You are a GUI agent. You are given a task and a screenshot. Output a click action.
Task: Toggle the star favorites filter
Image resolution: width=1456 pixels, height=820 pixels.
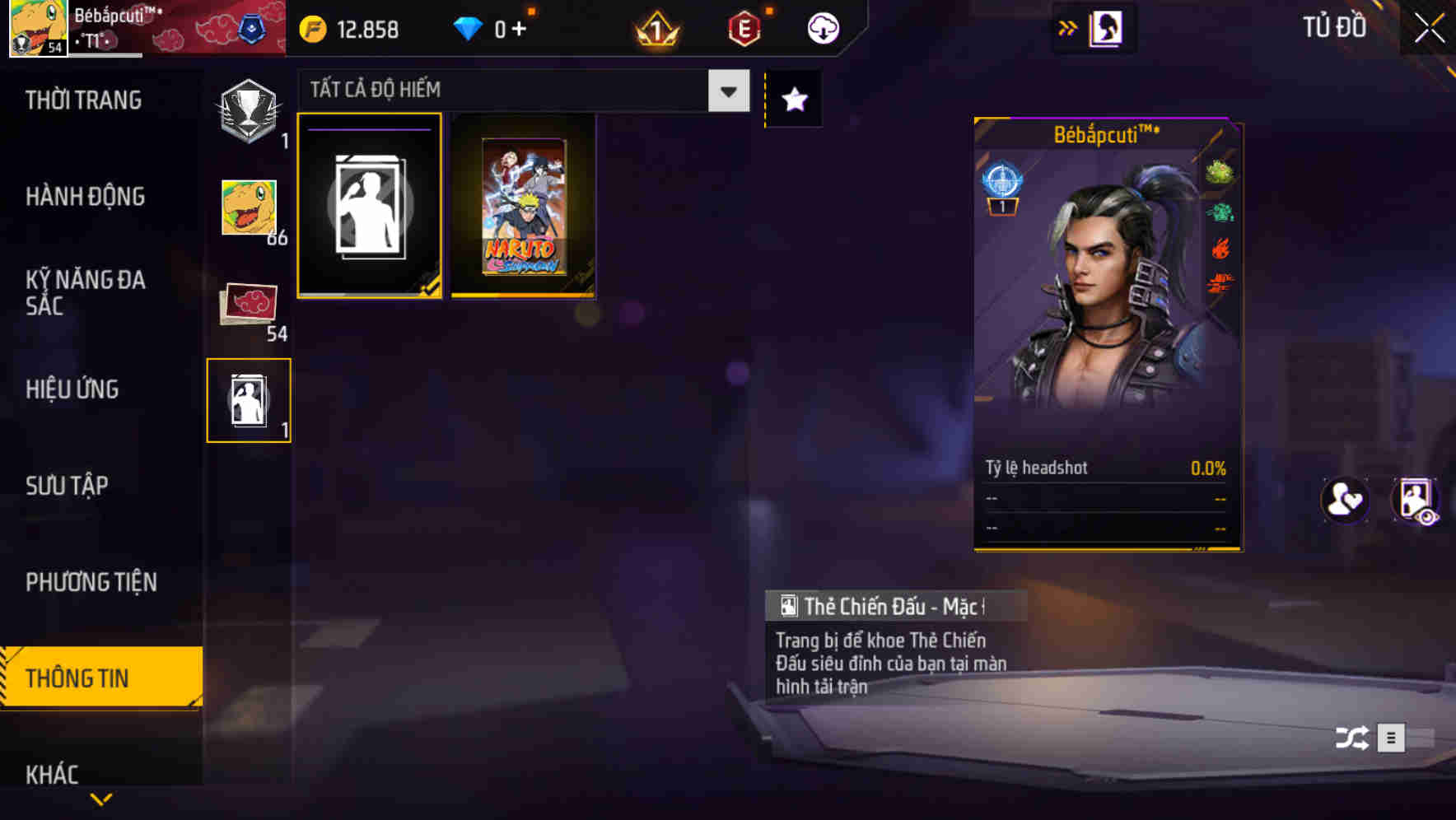point(792,100)
